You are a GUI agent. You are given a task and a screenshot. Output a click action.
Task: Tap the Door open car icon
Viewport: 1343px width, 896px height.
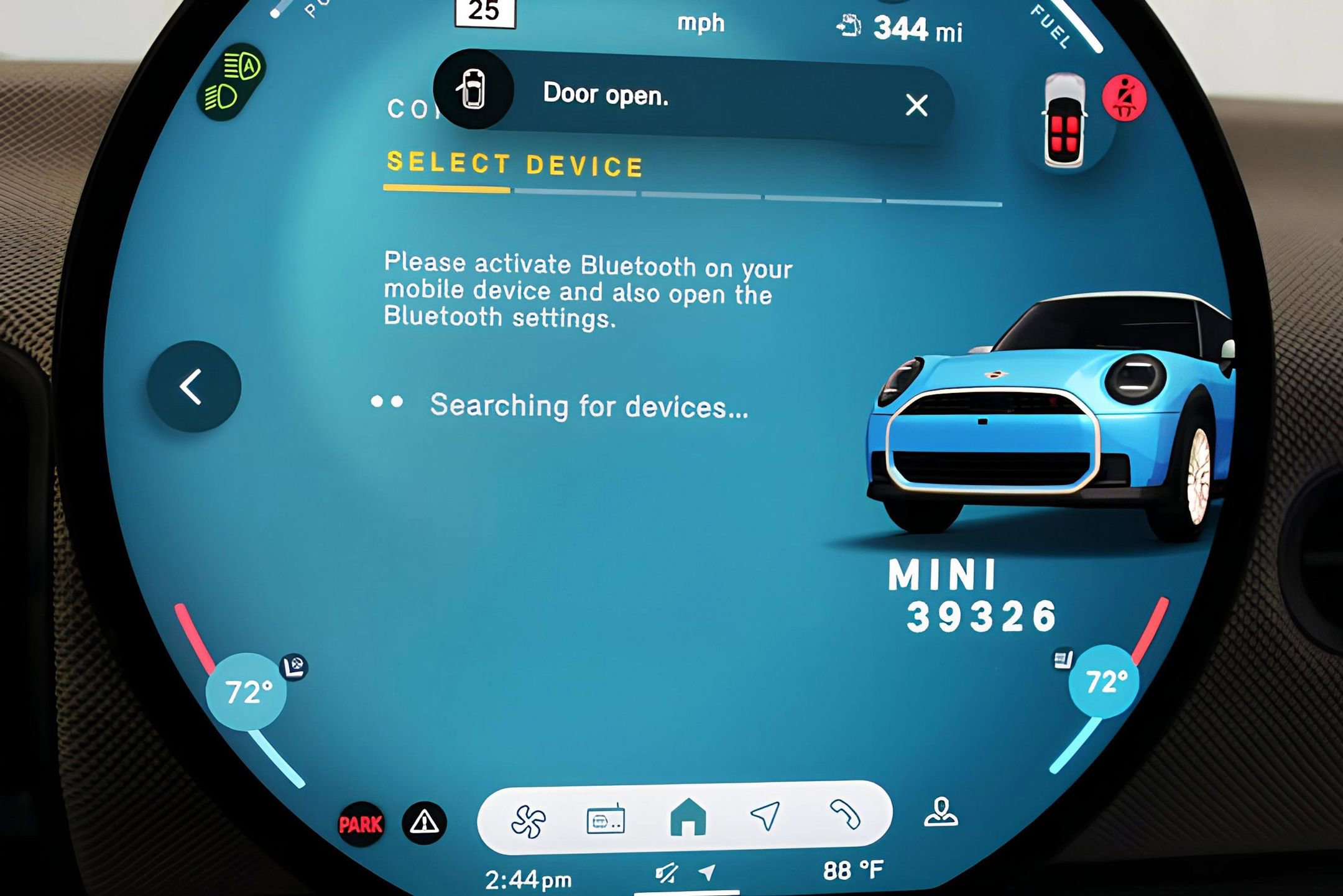pos(474,90)
